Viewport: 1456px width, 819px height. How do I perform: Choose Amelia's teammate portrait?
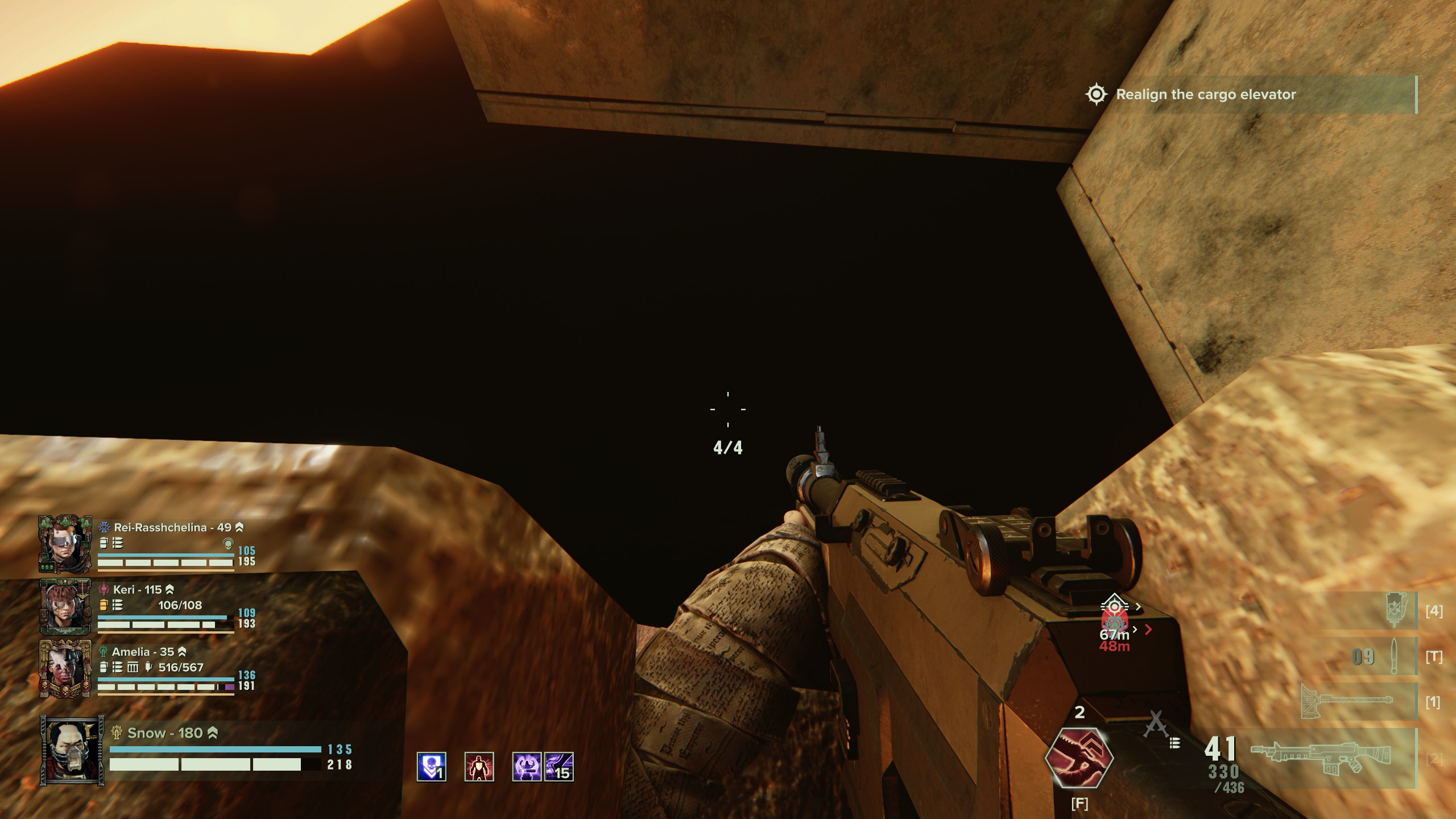point(65,669)
